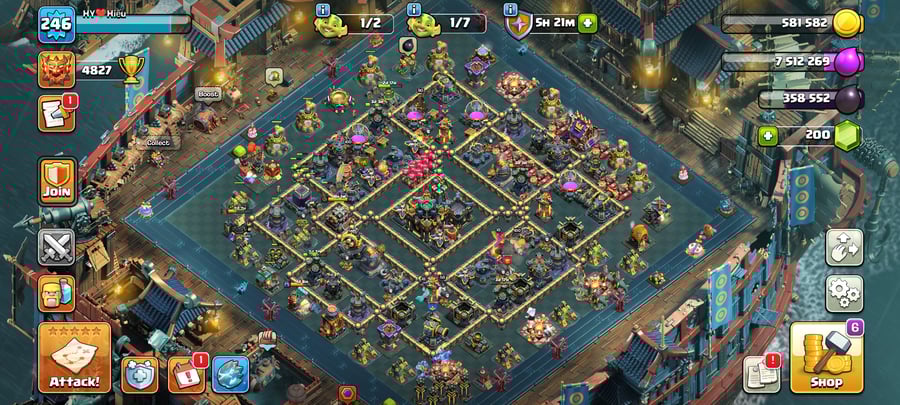Click the green plus next to shield timer
The image size is (900, 405).
(x=587, y=23)
